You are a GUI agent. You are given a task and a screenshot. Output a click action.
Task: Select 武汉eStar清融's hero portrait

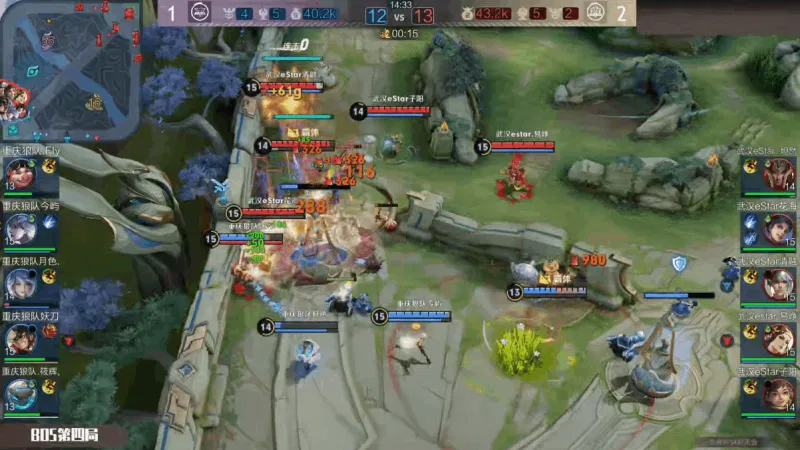tap(779, 286)
